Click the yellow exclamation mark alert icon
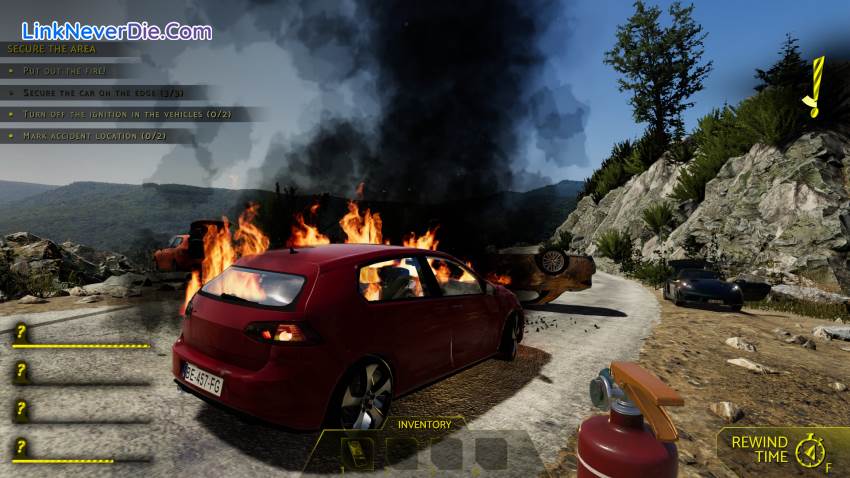Viewport: 850px width, 478px height. pyautogui.click(x=816, y=87)
